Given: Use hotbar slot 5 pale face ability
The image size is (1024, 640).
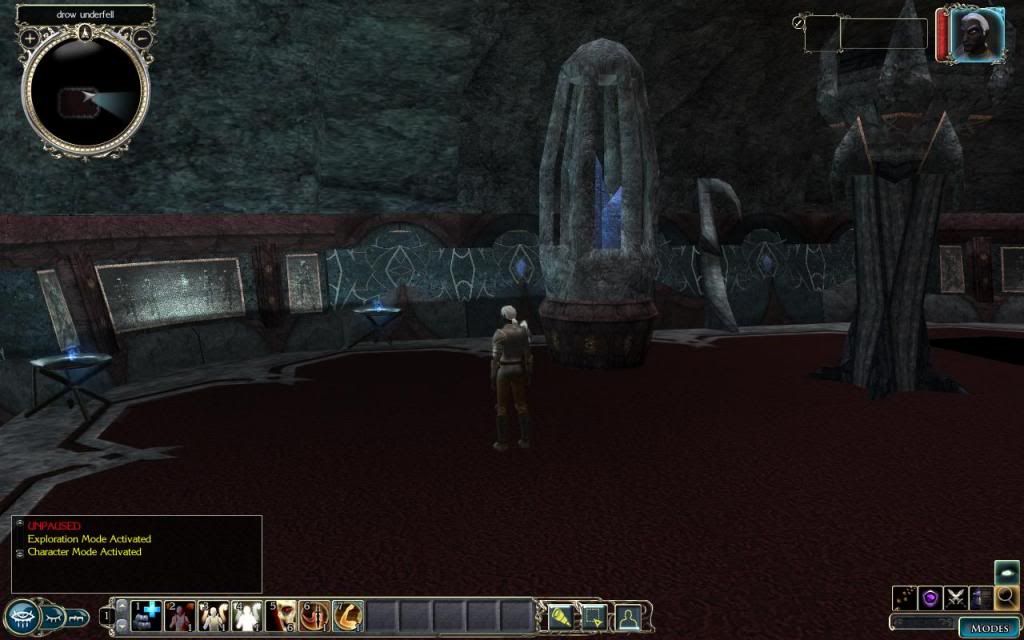Looking at the screenshot, I should click(x=280, y=616).
